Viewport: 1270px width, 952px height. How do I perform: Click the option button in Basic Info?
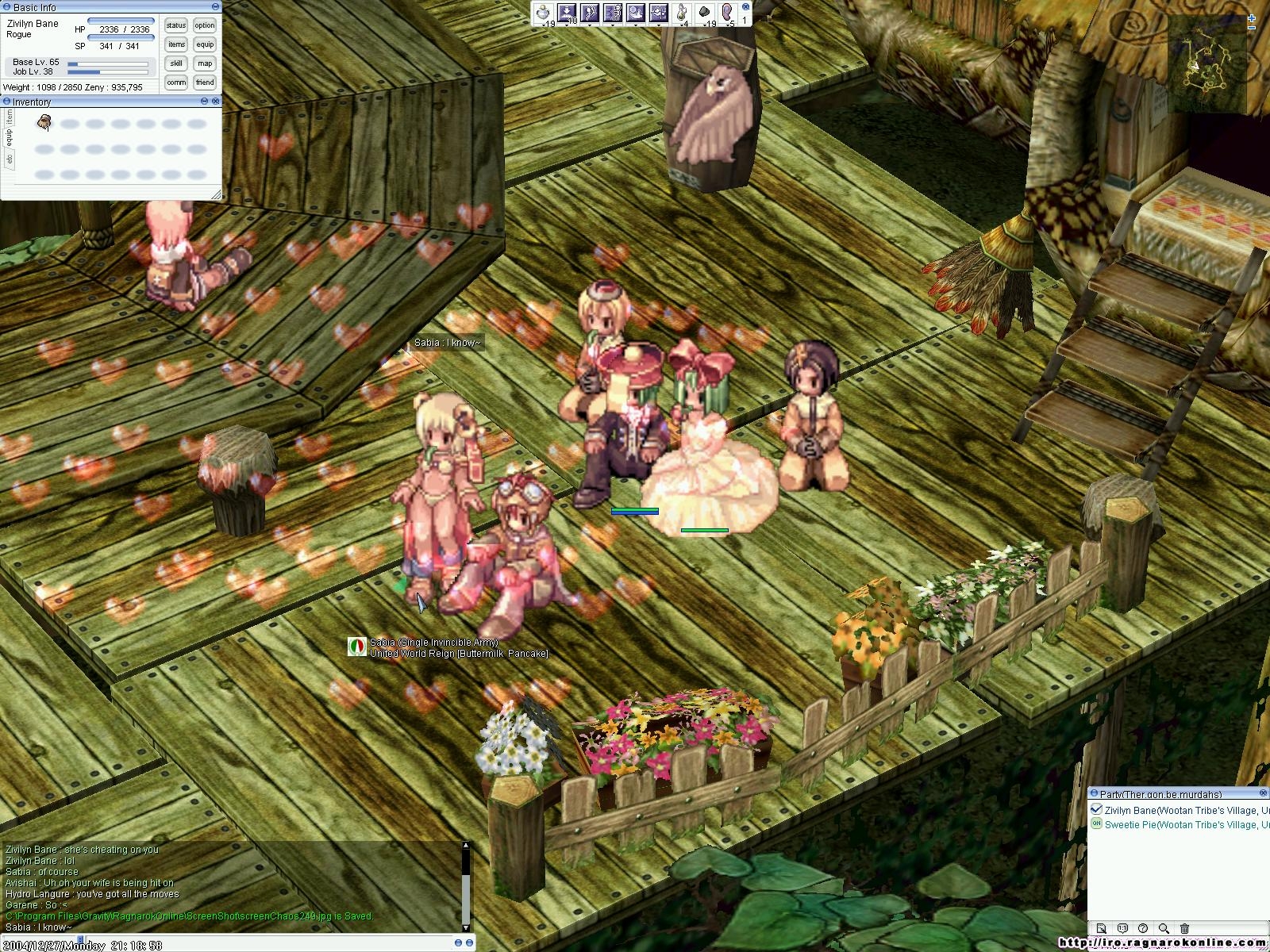click(205, 25)
